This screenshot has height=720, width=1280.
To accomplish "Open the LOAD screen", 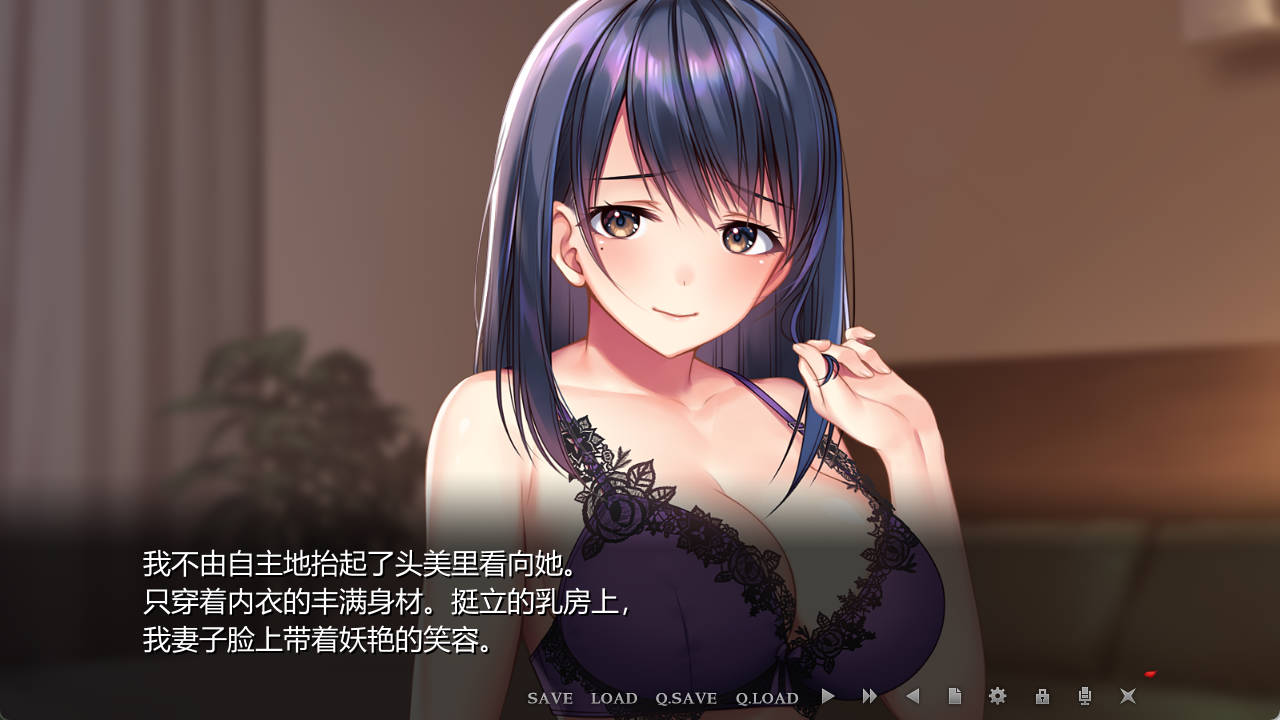I will [x=613, y=698].
